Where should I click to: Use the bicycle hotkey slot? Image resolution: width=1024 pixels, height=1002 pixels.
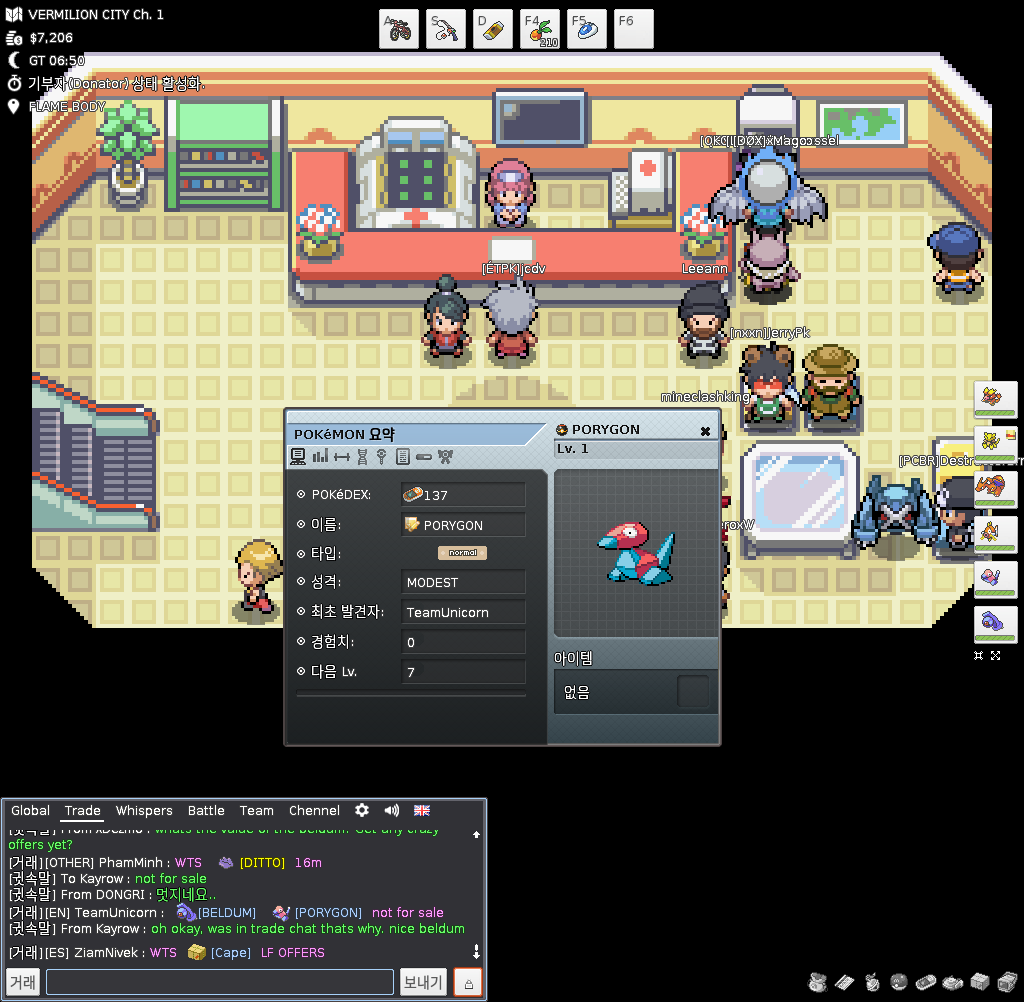point(399,29)
